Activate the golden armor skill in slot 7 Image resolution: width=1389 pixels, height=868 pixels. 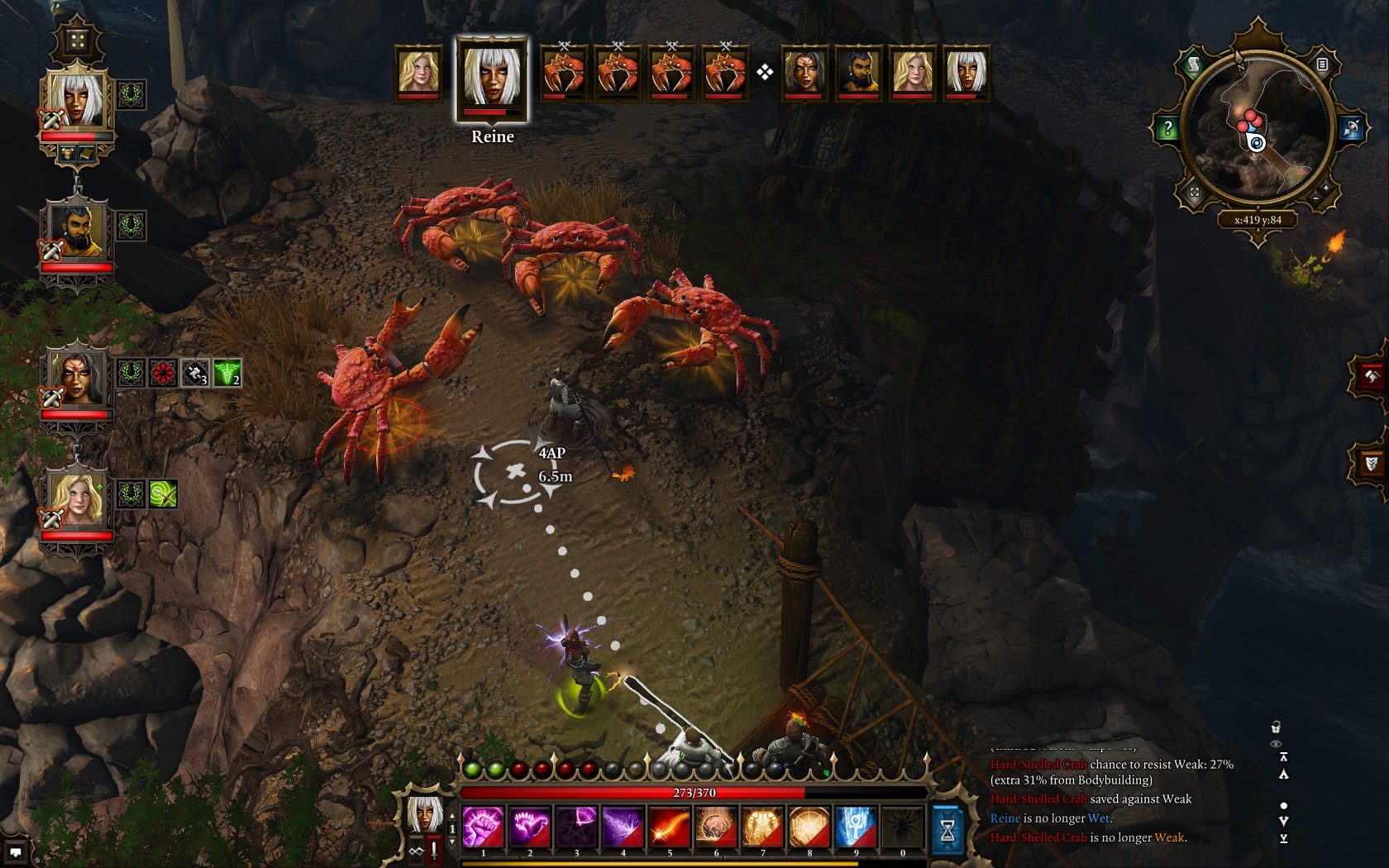(762, 827)
